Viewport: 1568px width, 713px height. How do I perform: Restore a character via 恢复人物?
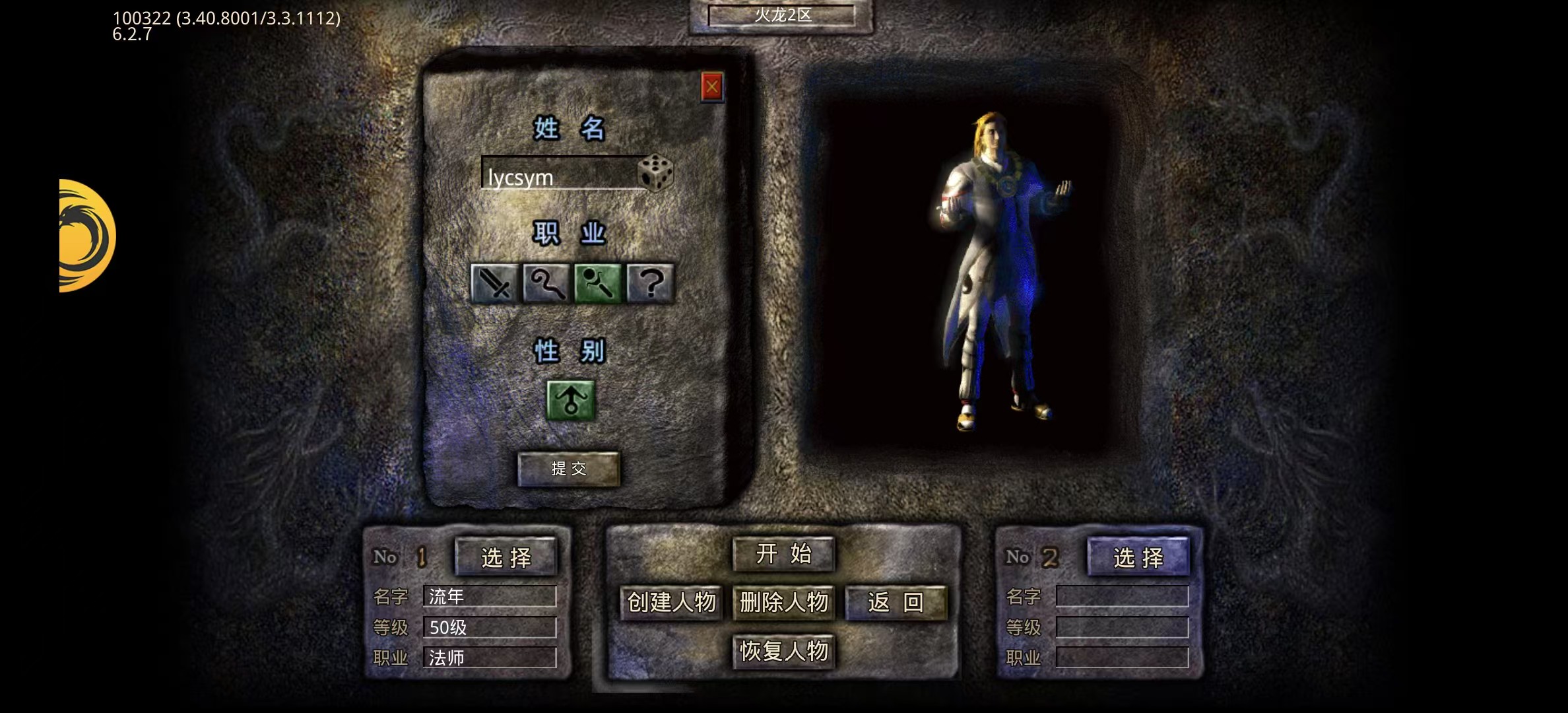(783, 652)
